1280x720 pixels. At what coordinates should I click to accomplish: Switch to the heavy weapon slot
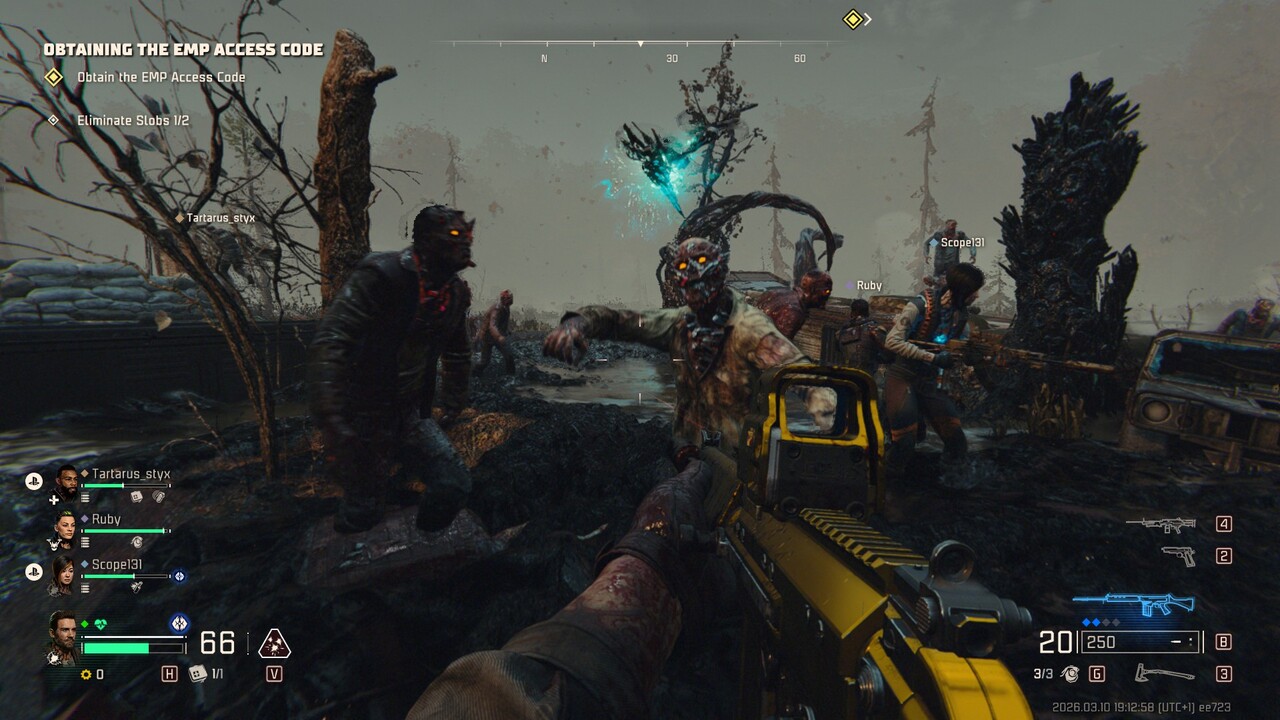click(x=1161, y=524)
